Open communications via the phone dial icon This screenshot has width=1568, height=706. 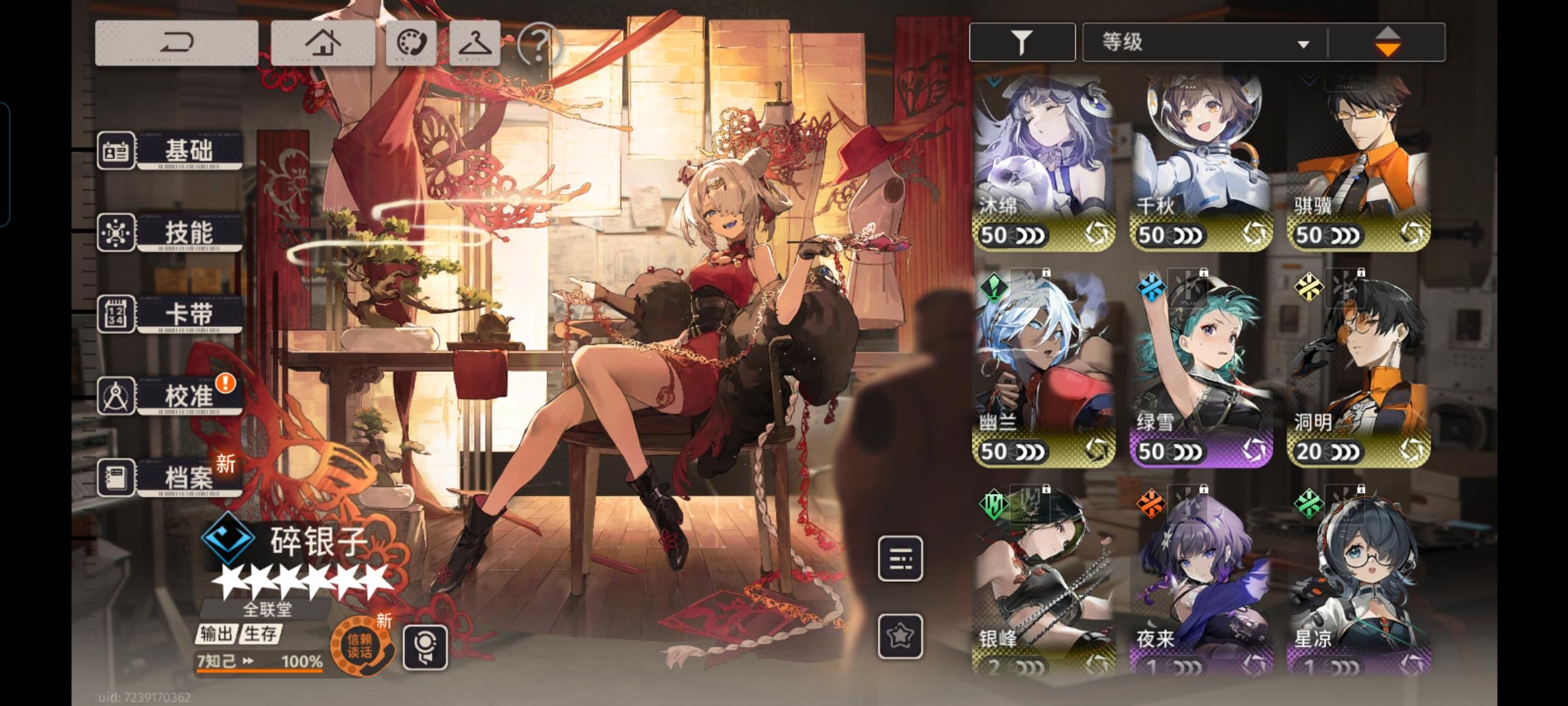click(x=410, y=42)
